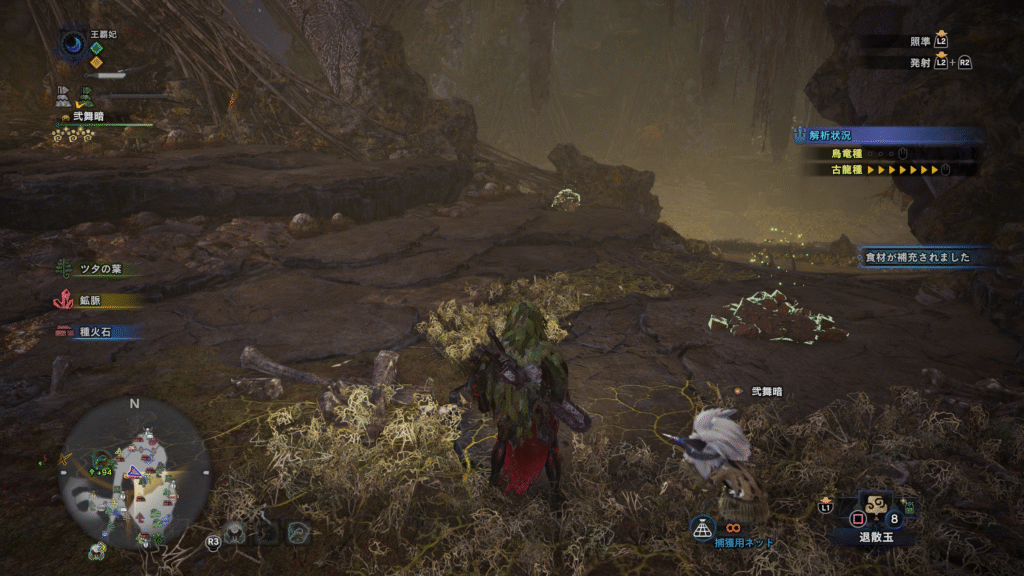Select the 退散玉 item in the item bar

click(x=875, y=510)
